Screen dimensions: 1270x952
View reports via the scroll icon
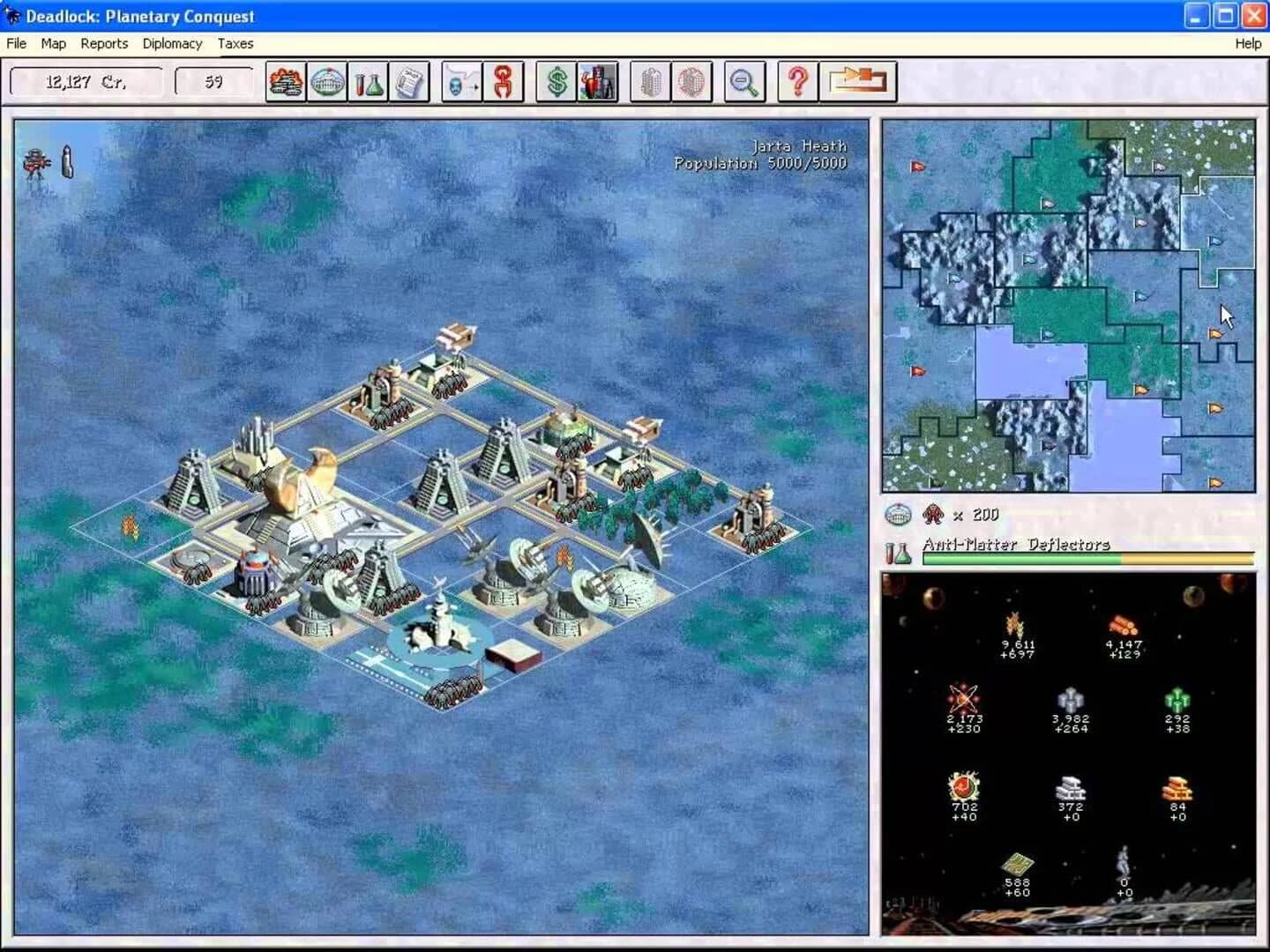(x=411, y=81)
